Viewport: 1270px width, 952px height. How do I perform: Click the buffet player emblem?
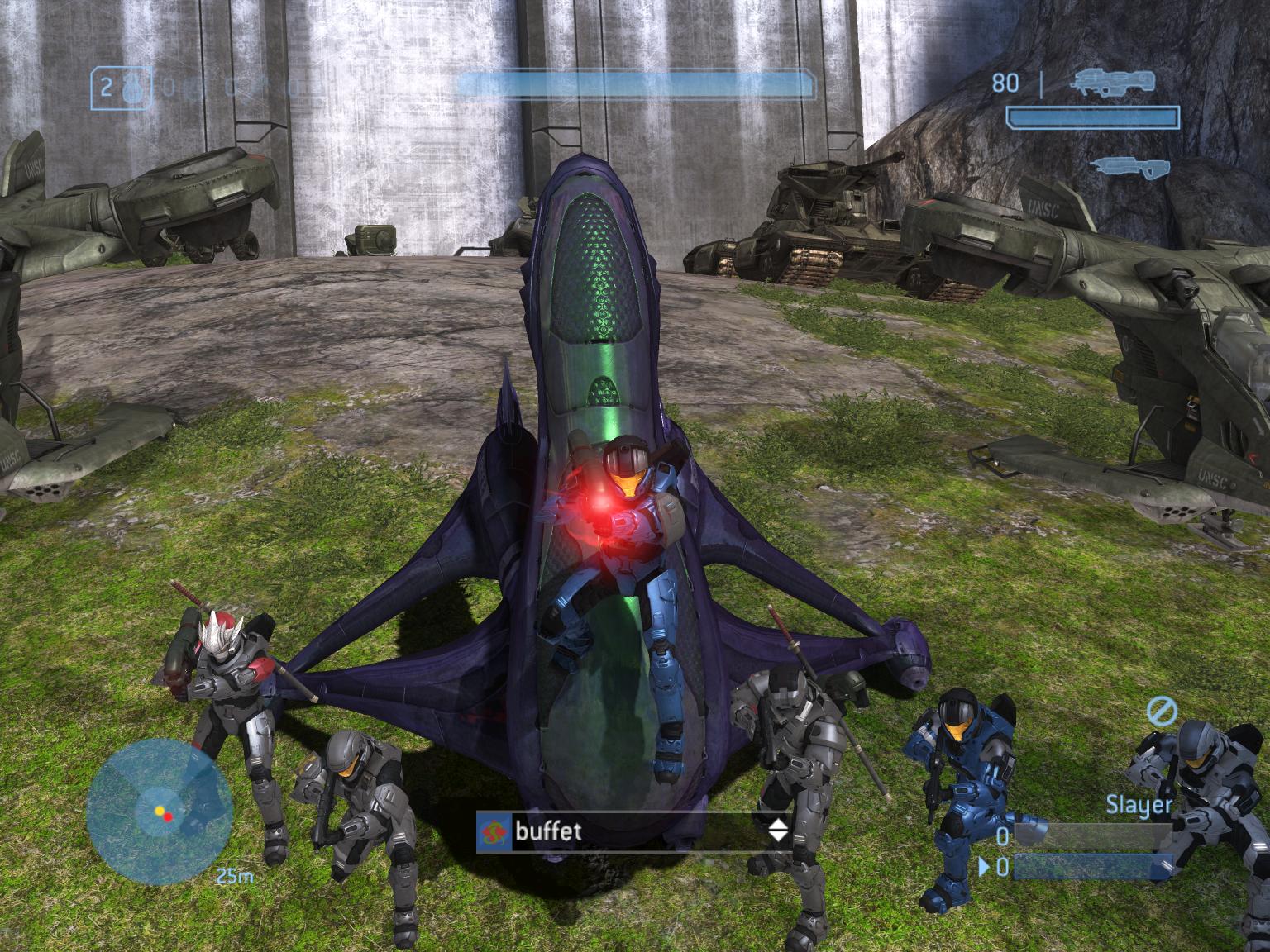pyautogui.click(x=494, y=831)
